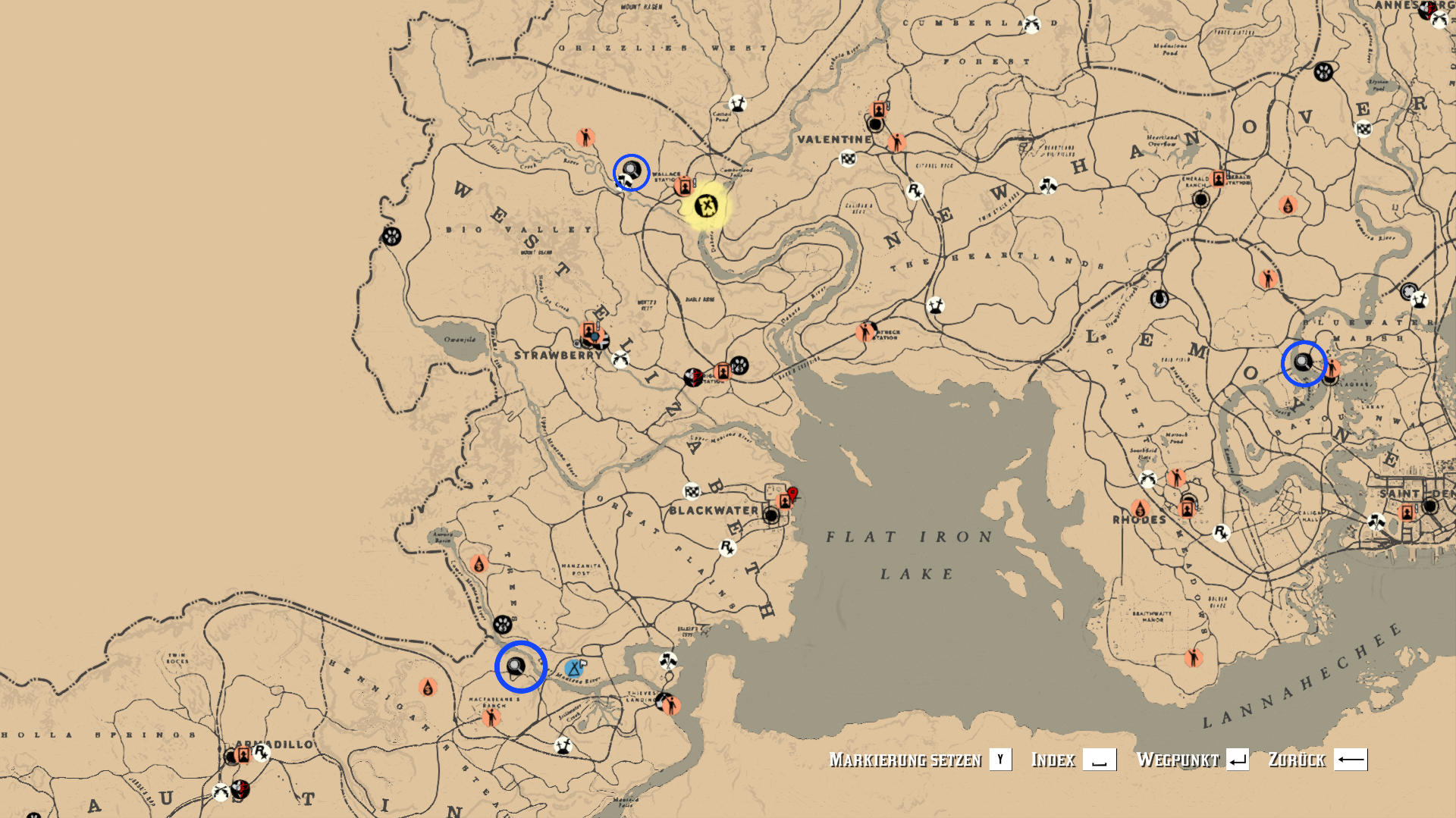Screen dimensions: 1456x818
Task: Click the Rockstar logo icon near Blackwater
Action: click(x=728, y=548)
